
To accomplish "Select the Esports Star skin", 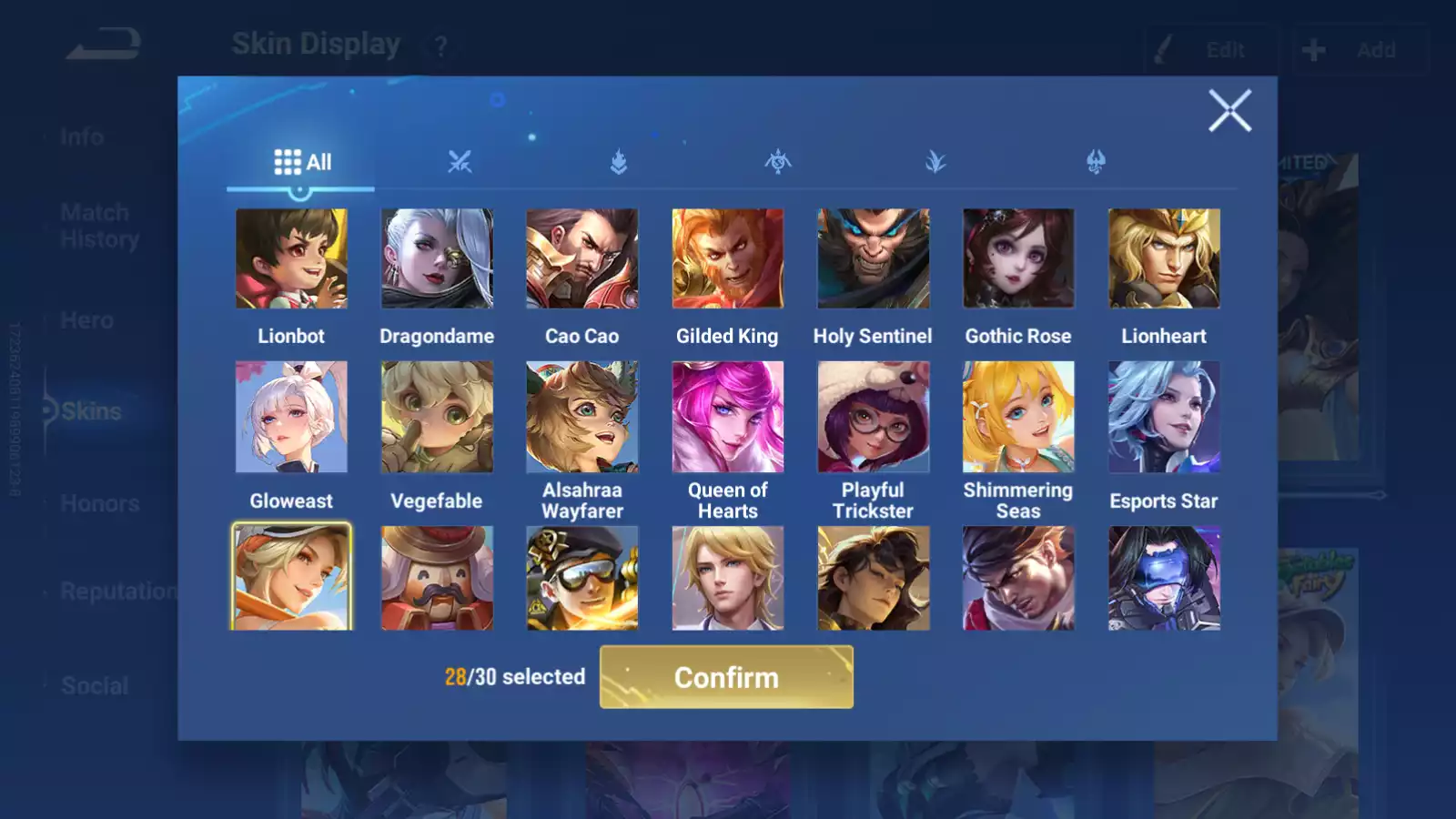I will click(1164, 417).
